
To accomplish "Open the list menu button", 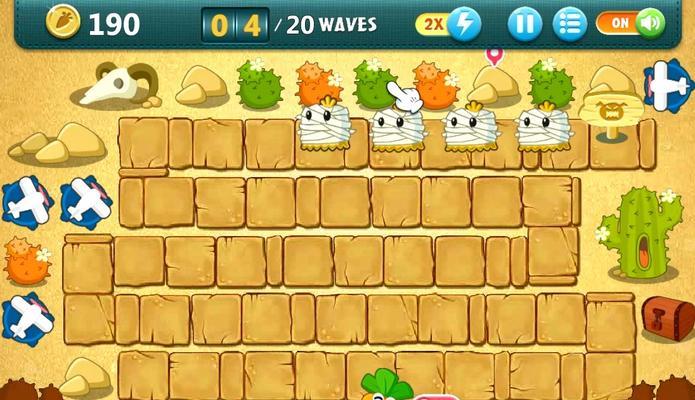I will click(x=570, y=23).
